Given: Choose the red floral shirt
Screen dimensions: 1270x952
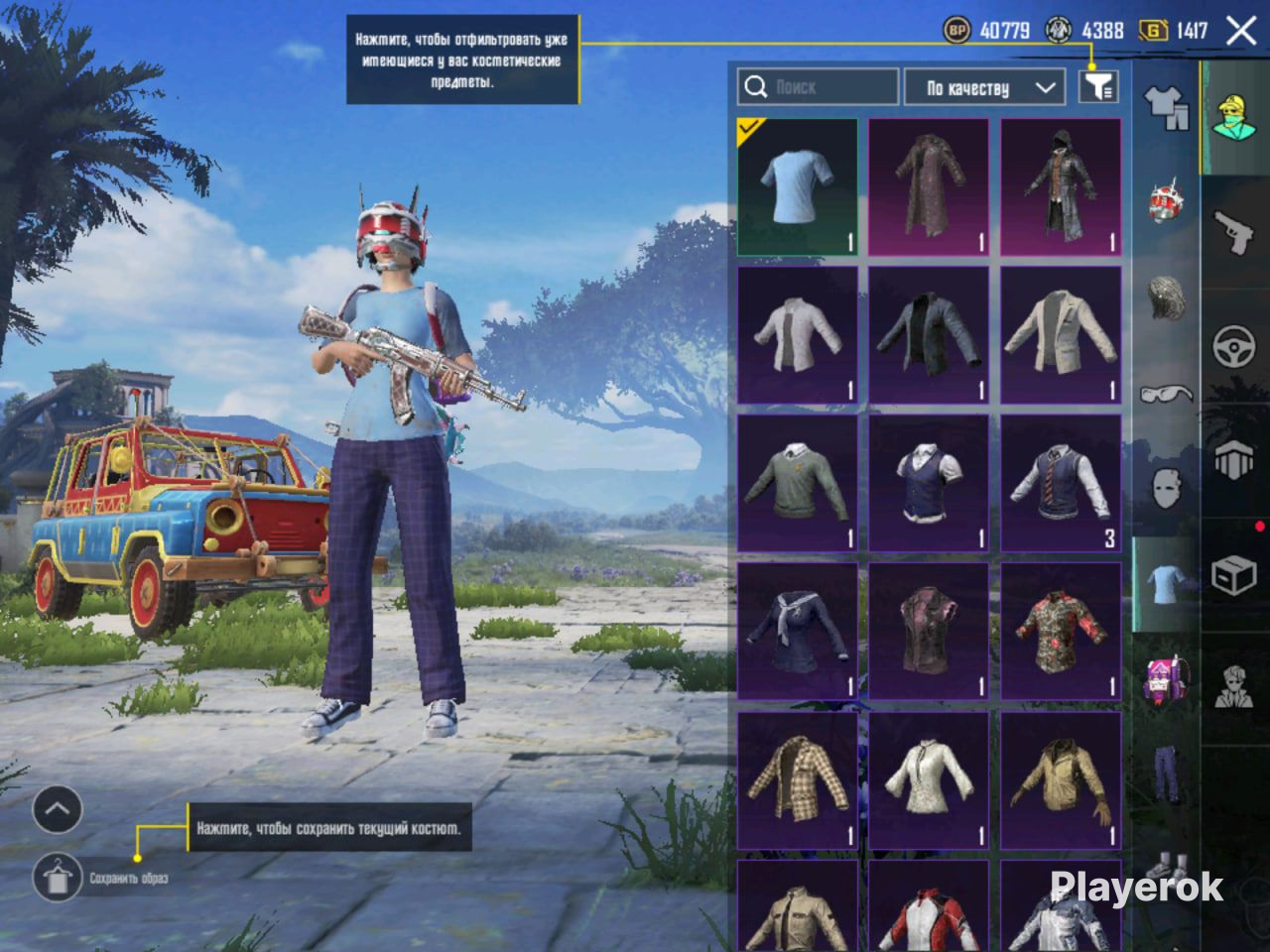Looking at the screenshot, I should point(1061,631).
